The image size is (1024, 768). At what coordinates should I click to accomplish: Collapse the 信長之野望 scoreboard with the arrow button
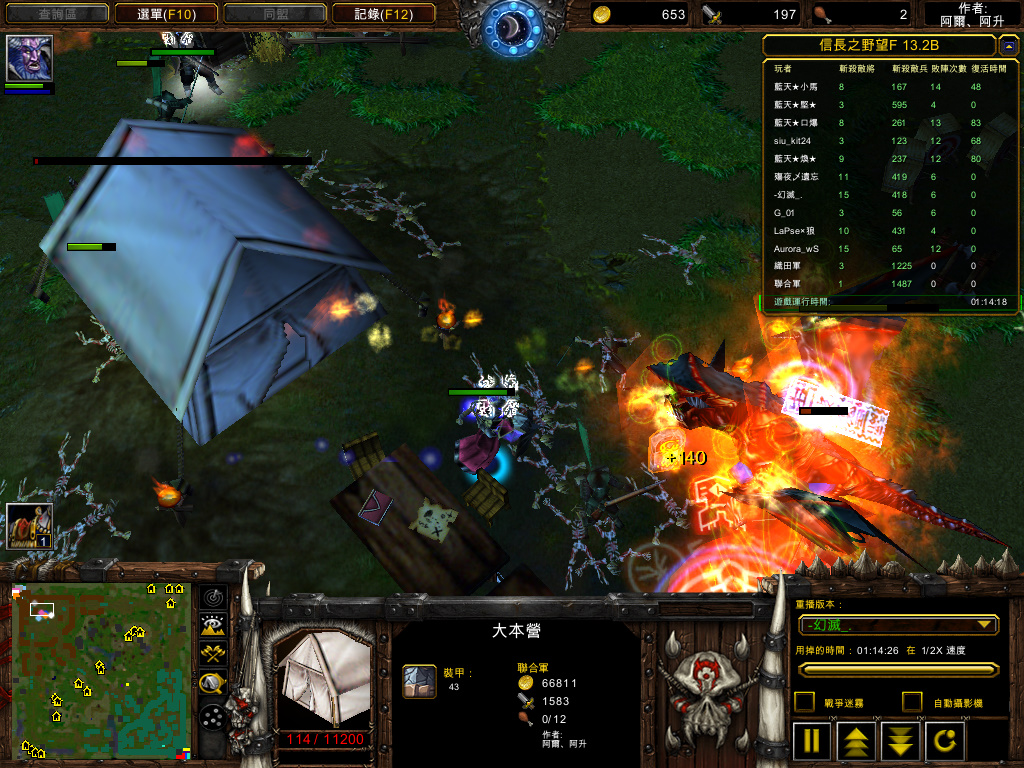pos(1008,46)
